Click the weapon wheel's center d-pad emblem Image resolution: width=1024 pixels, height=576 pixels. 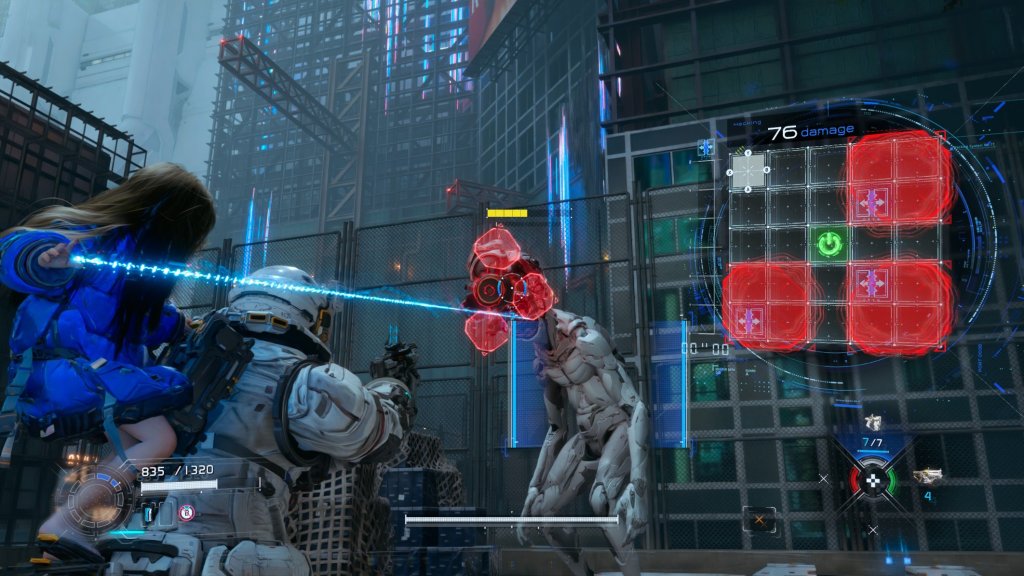click(x=874, y=481)
